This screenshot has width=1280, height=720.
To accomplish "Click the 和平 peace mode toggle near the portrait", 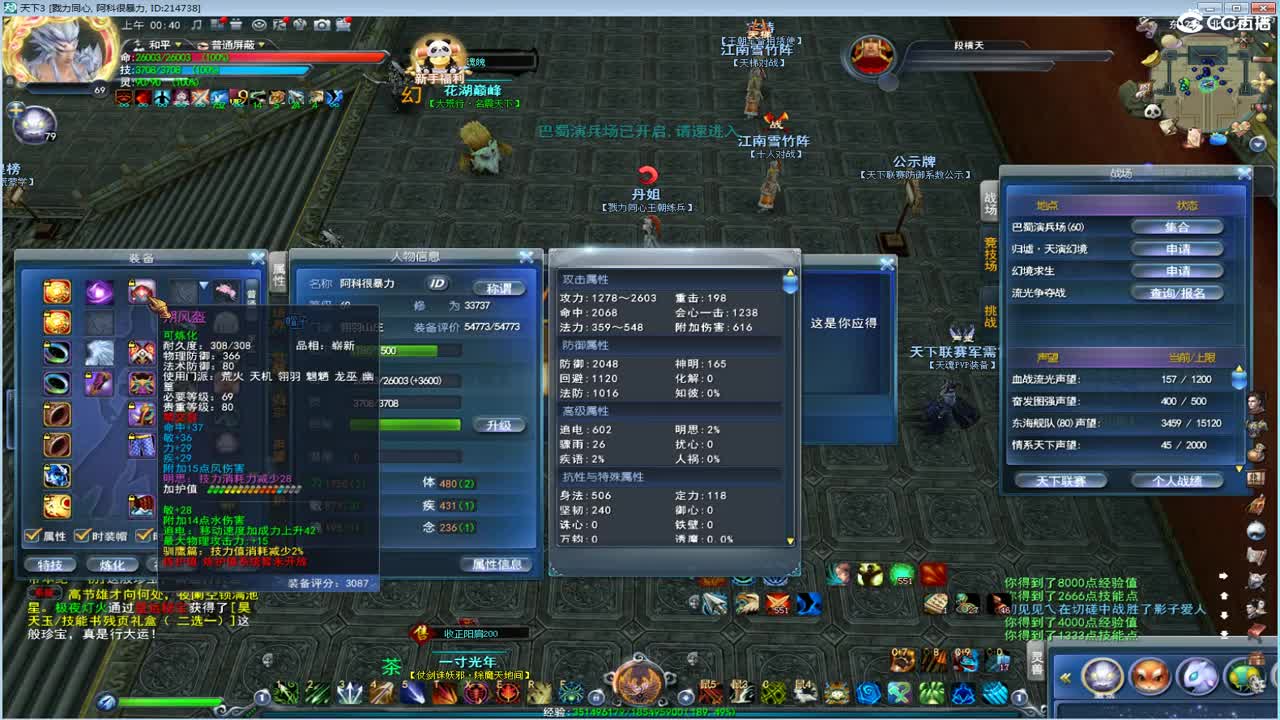I will point(160,43).
